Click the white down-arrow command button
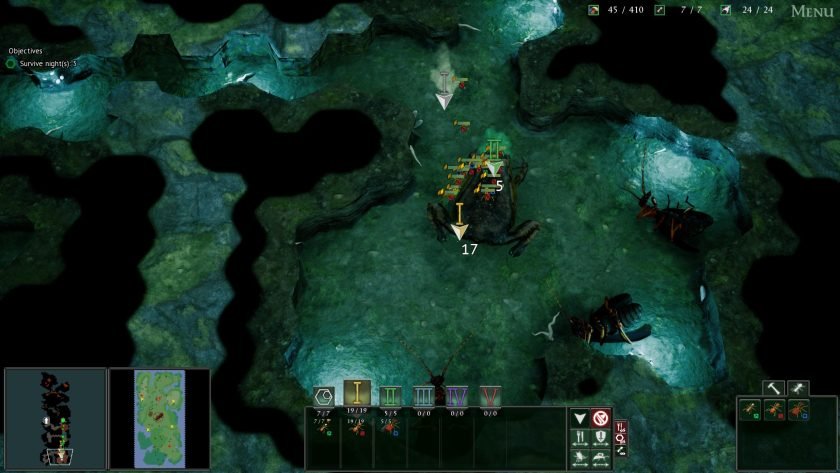 tap(579, 418)
